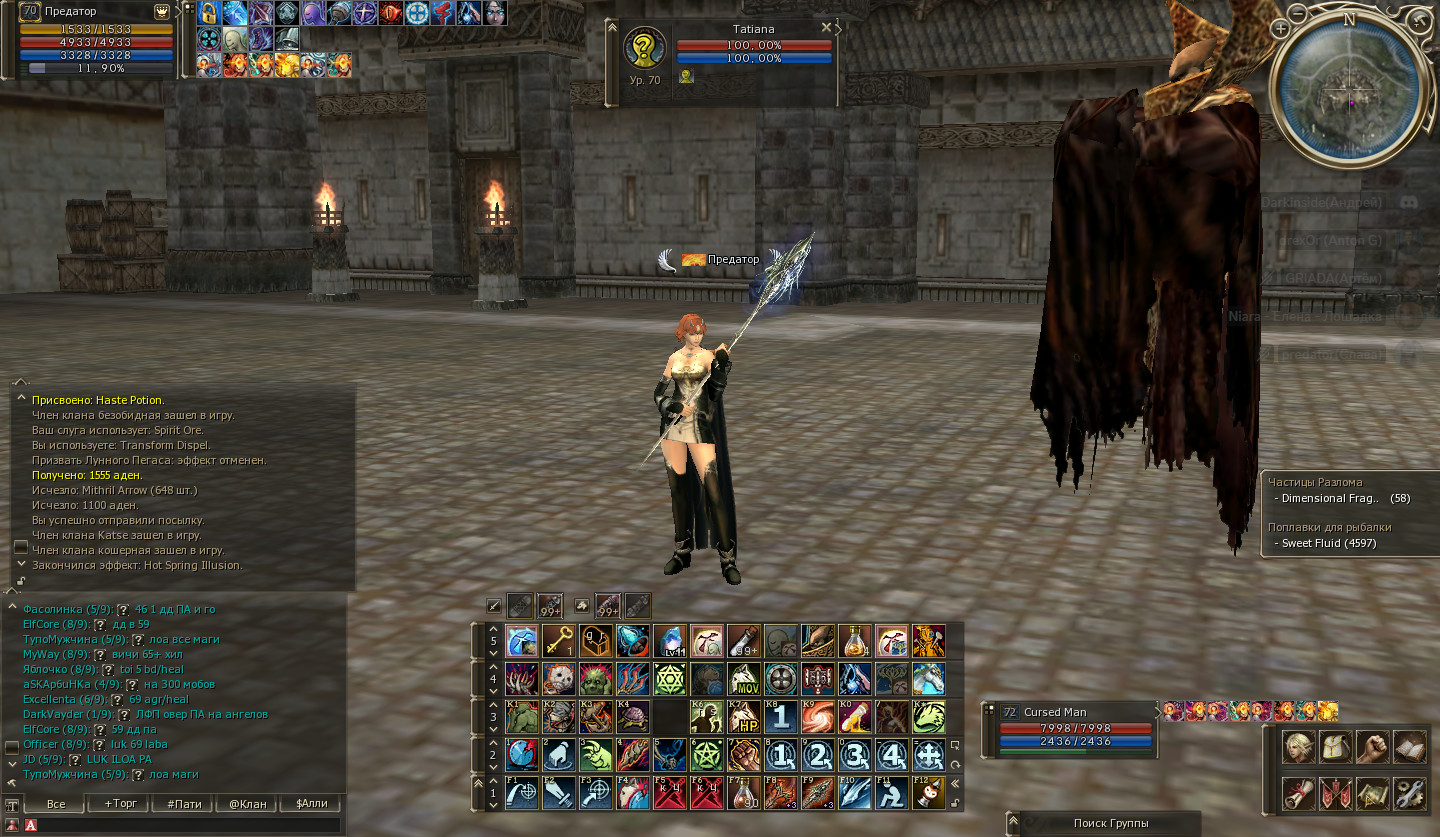Open the skills book icon
1440x837 pixels.
coord(1408,747)
